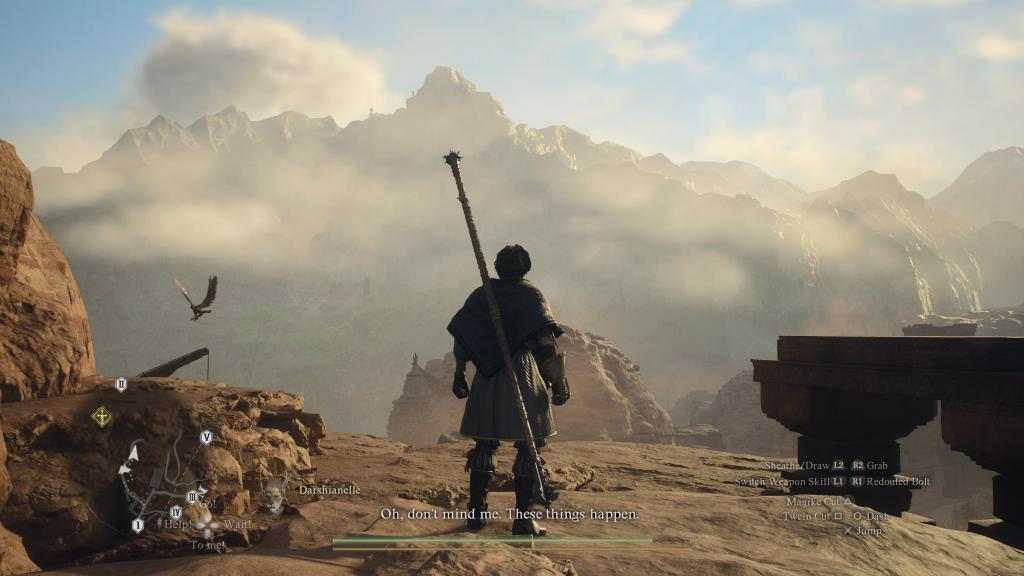Select minimap marker numbered V
The height and width of the screenshot is (576, 1024).
click(x=206, y=437)
